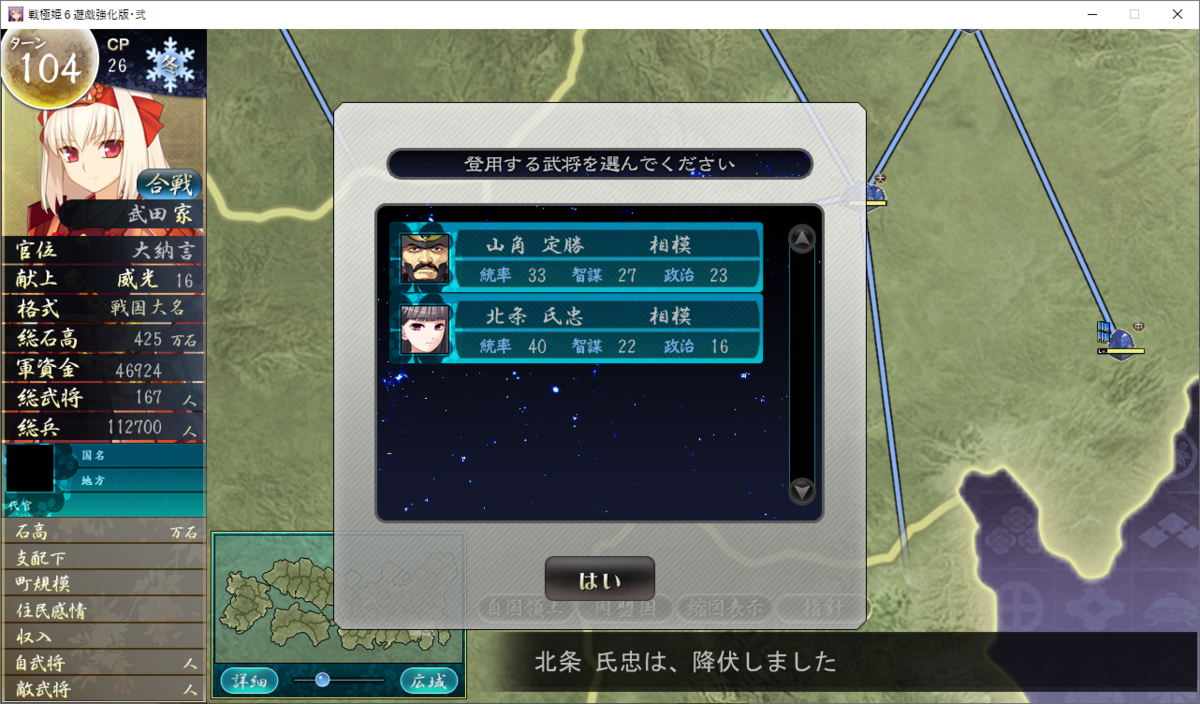Select officer 山角 定勝 from the list

click(x=576, y=257)
